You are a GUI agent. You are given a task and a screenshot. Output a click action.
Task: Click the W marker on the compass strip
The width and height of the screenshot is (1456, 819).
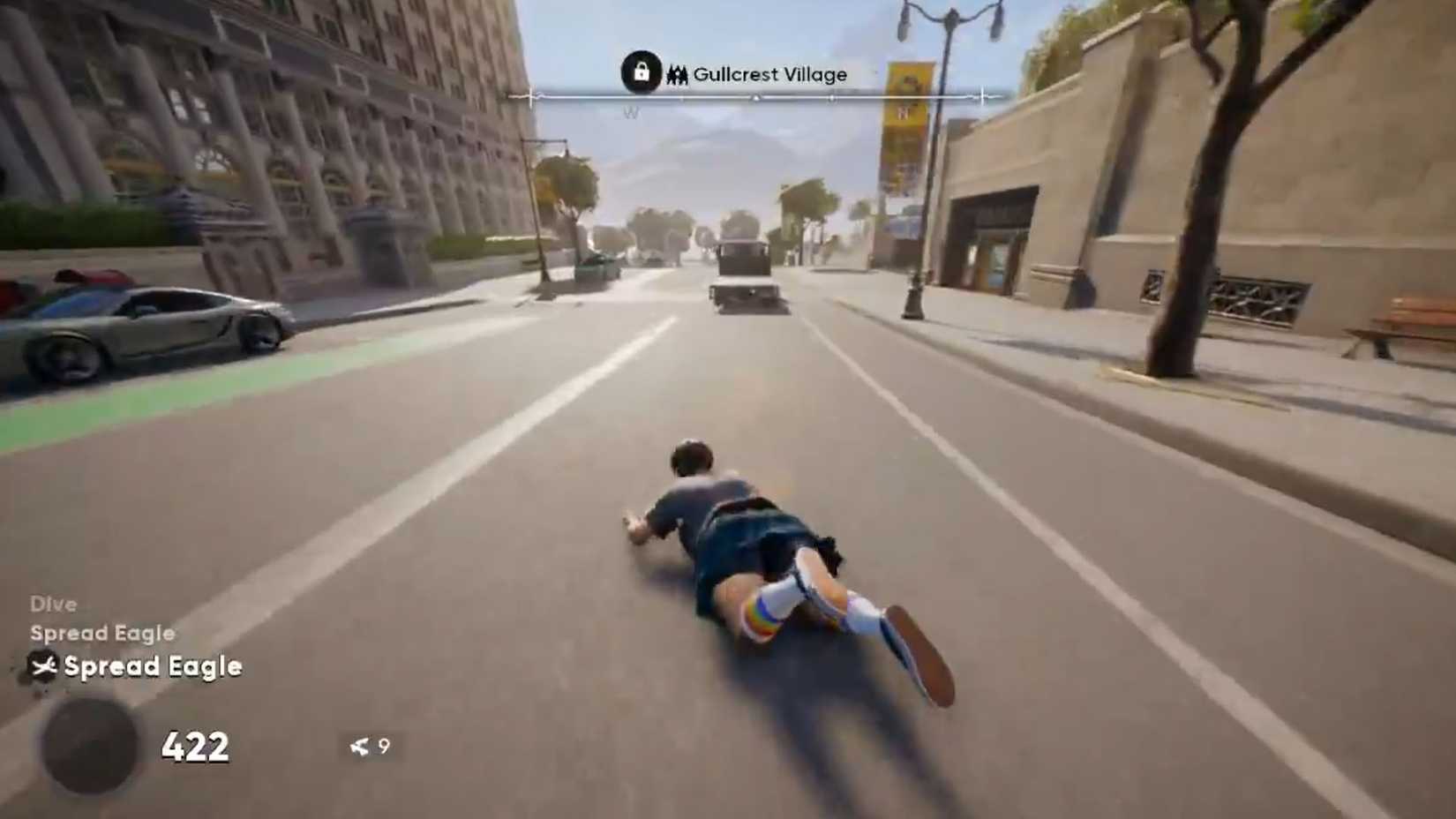pos(630,112)
